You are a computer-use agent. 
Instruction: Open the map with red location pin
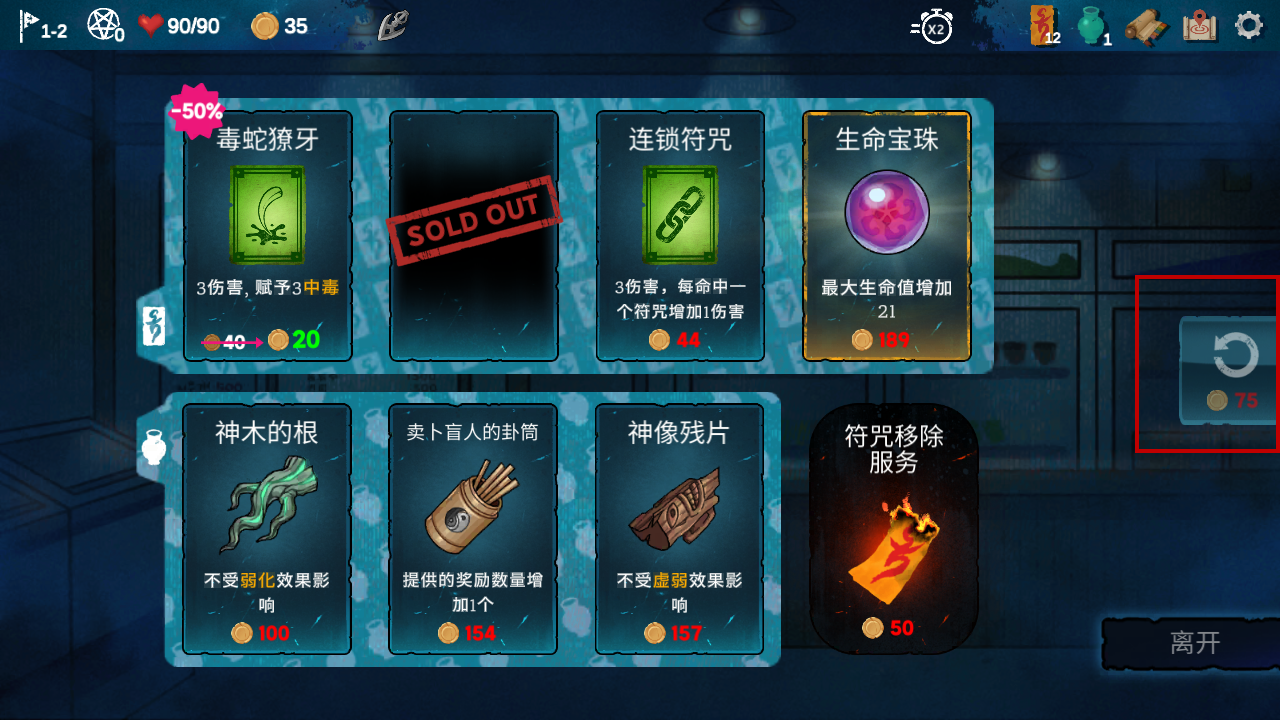click(1197, 27)
